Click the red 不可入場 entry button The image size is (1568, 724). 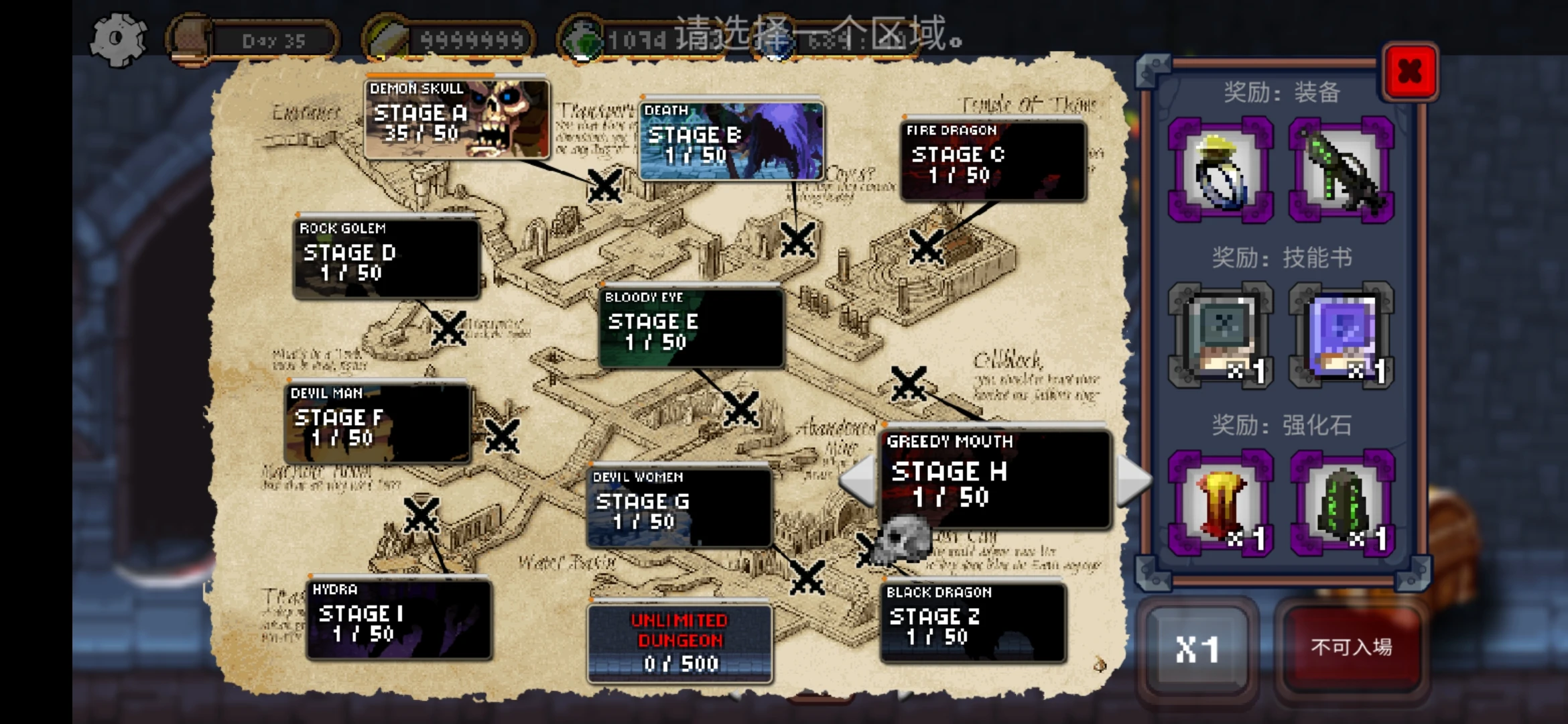(1351, 648)
